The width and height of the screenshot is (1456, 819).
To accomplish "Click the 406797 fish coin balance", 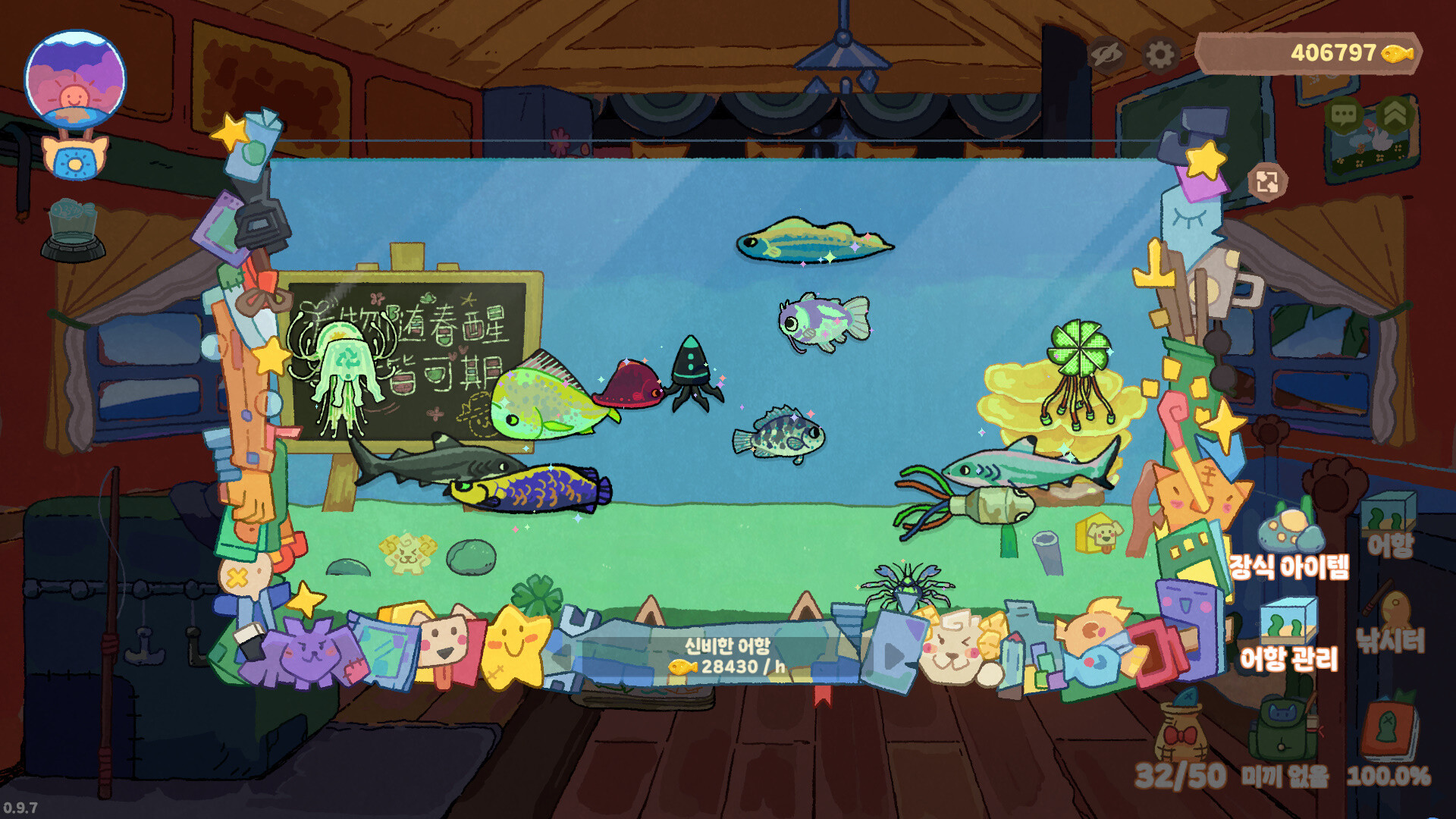I will 1333,52.
